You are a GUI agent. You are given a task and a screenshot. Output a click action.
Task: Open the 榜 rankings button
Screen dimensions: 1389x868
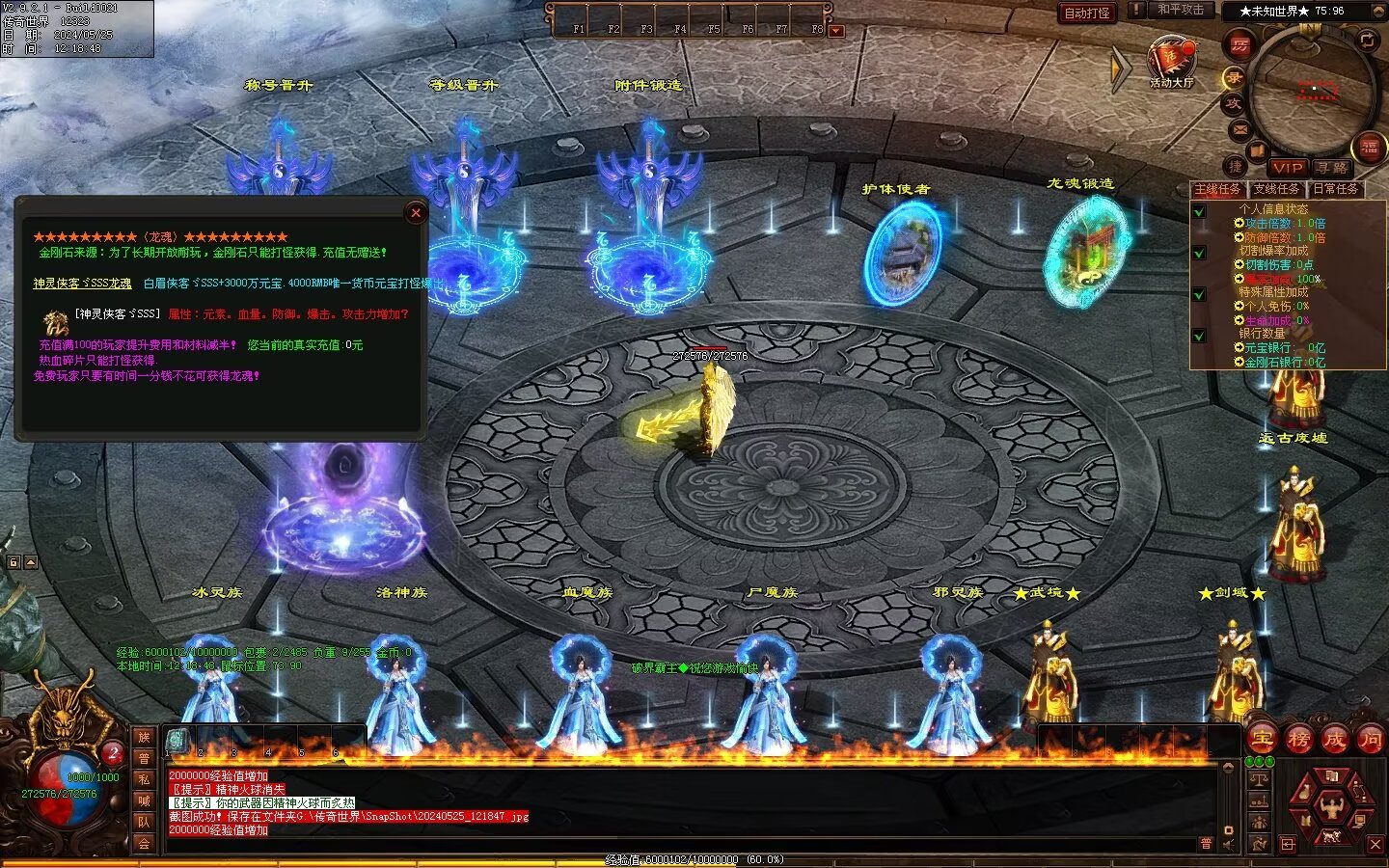tap(1298, 740)
